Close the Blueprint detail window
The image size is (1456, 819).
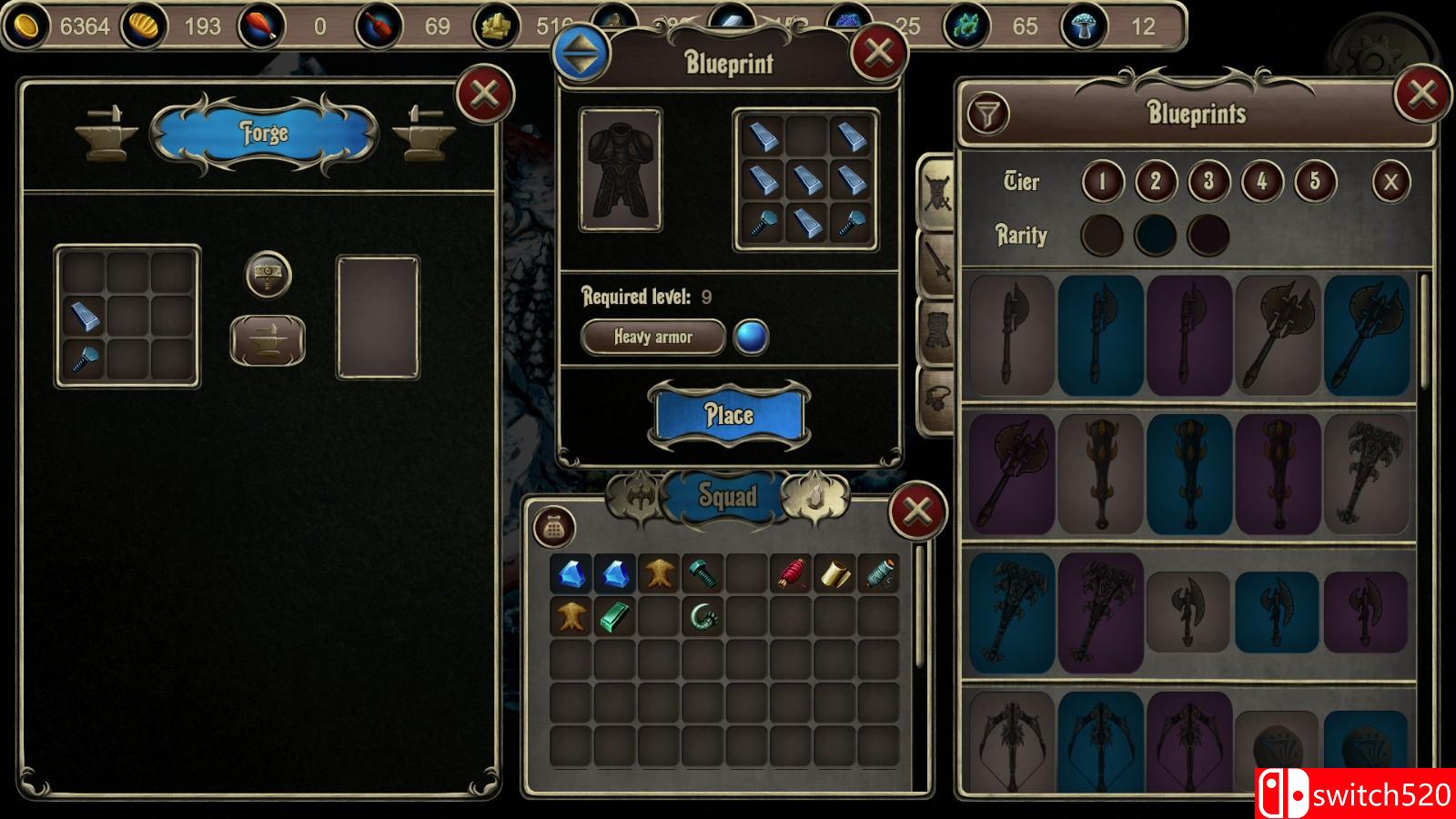(878, 53)
